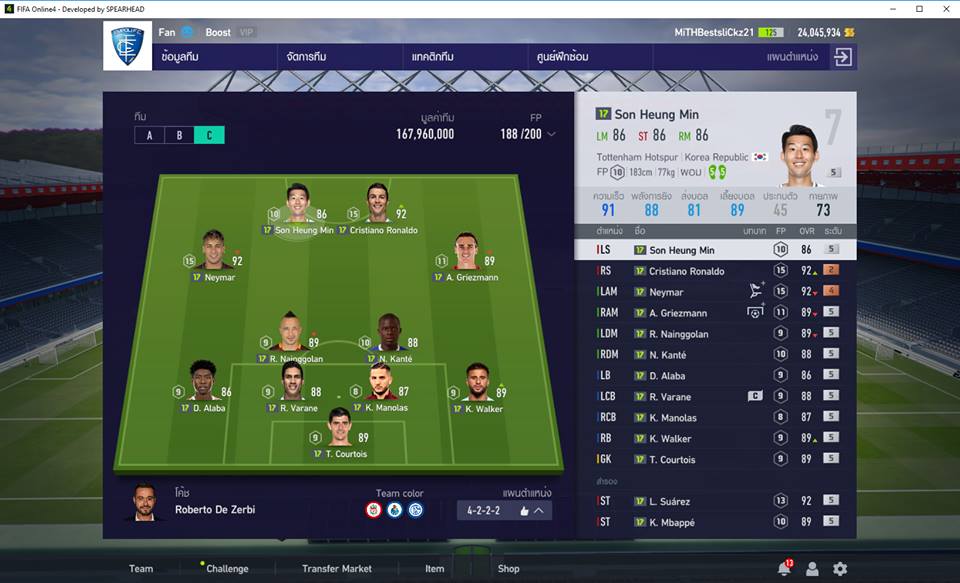Screen dimensions: 960x583
Task: Expand the FP 188/200 dropdown
Action: [528, 134]
